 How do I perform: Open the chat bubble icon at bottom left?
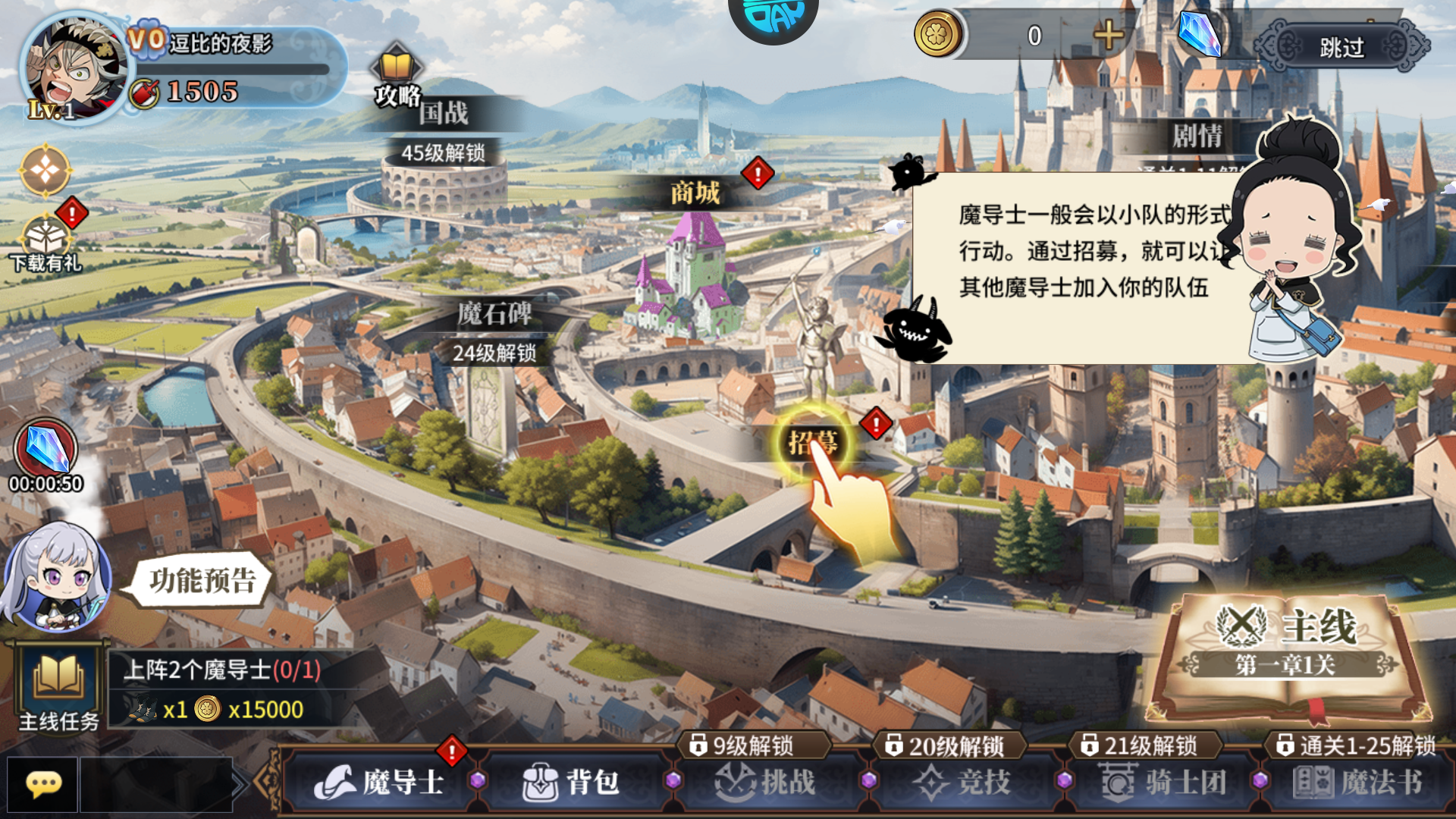44,785
